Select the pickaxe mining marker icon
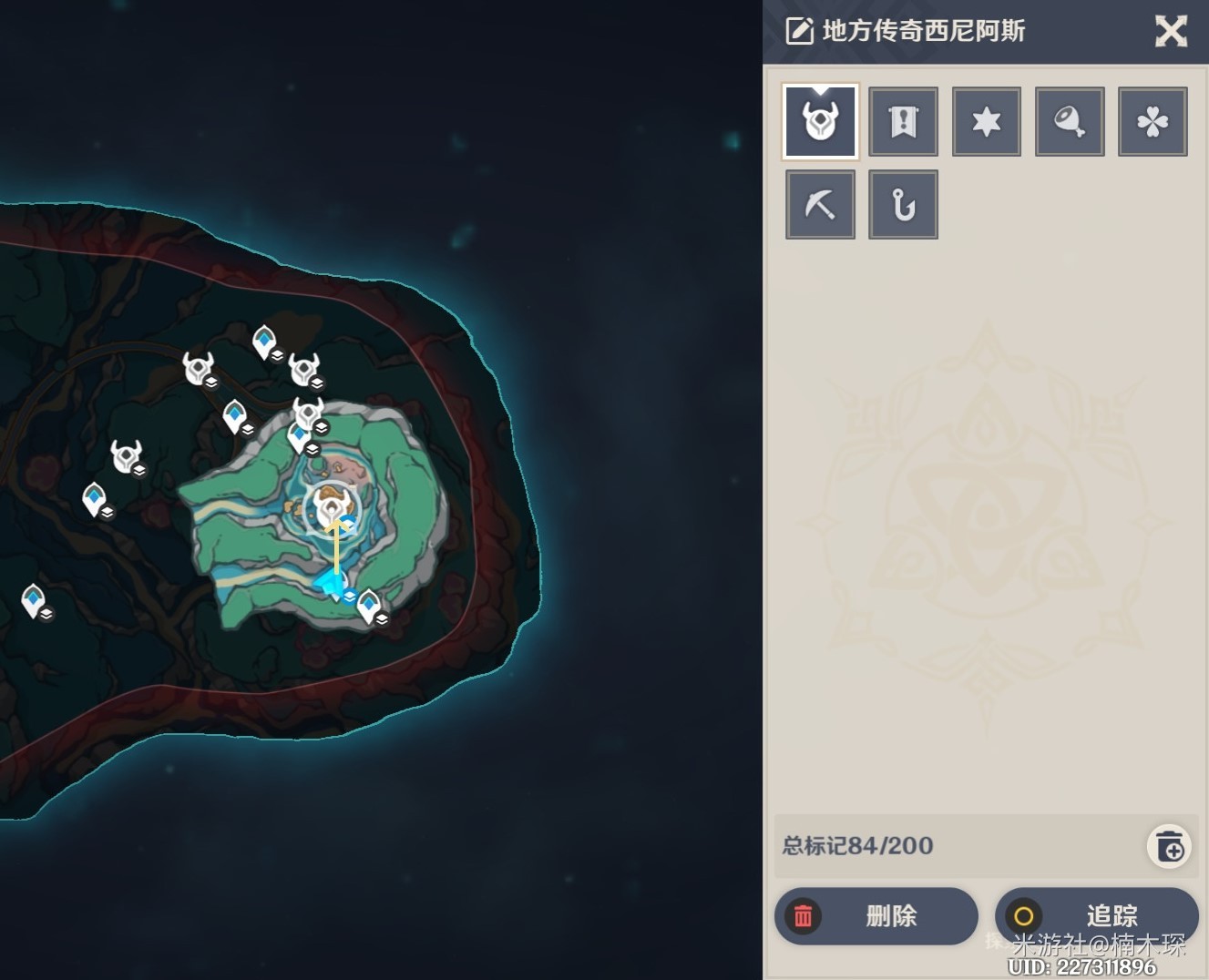 click(x=820, y=204)
